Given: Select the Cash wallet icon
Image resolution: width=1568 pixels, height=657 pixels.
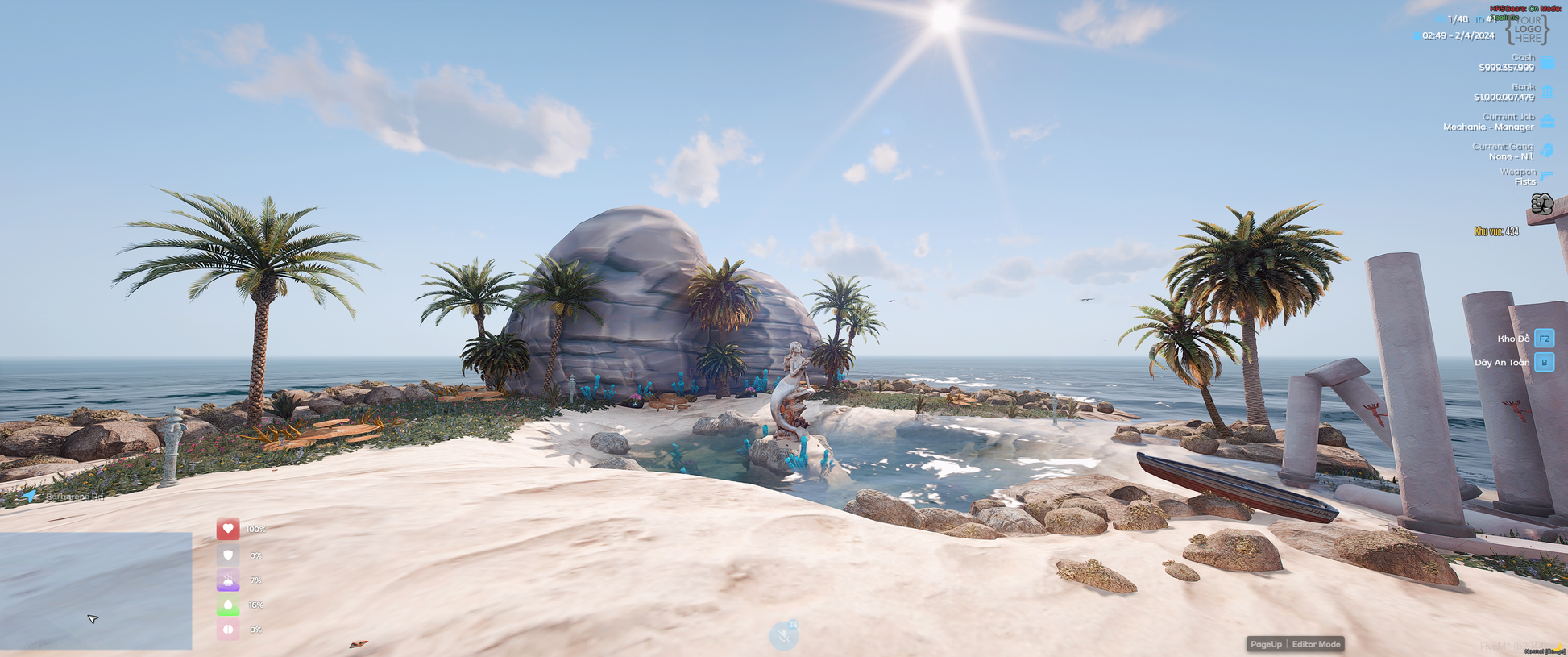Looking at the screenshot, I should click(1548, 62).
